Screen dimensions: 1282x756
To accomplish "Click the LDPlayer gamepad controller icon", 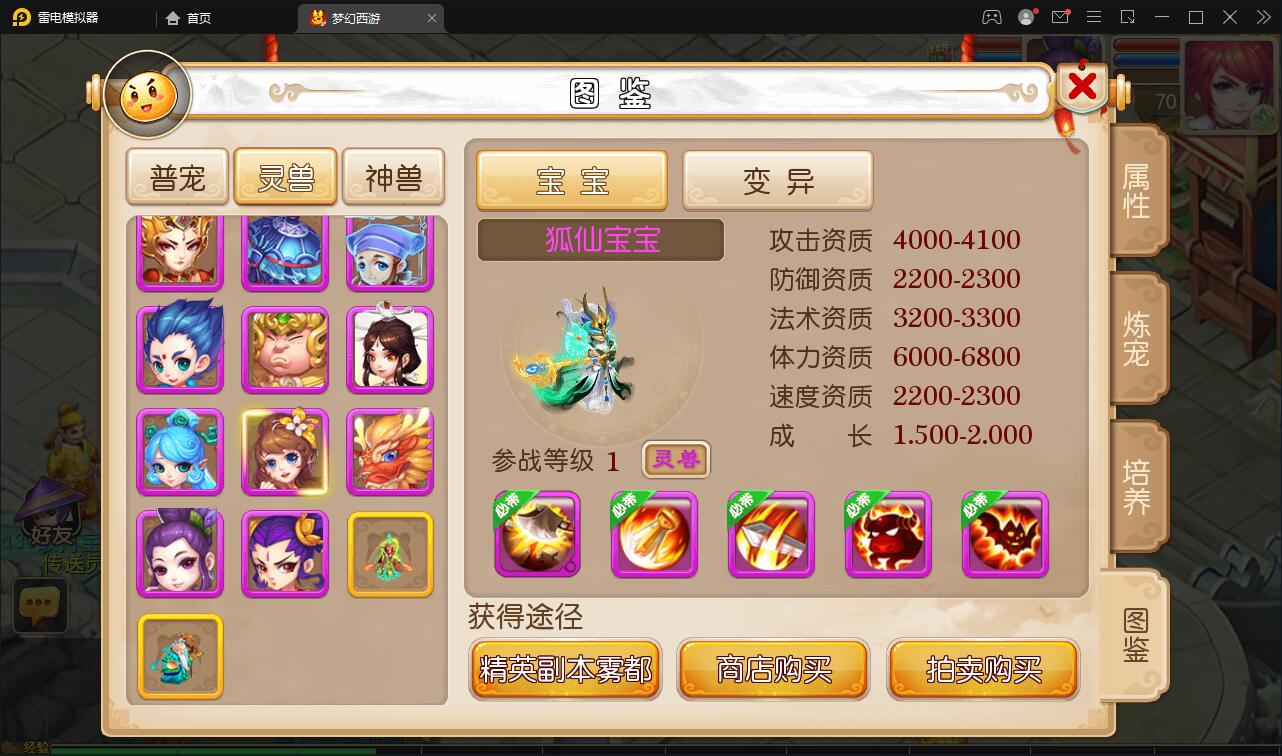I will [992, 17].
